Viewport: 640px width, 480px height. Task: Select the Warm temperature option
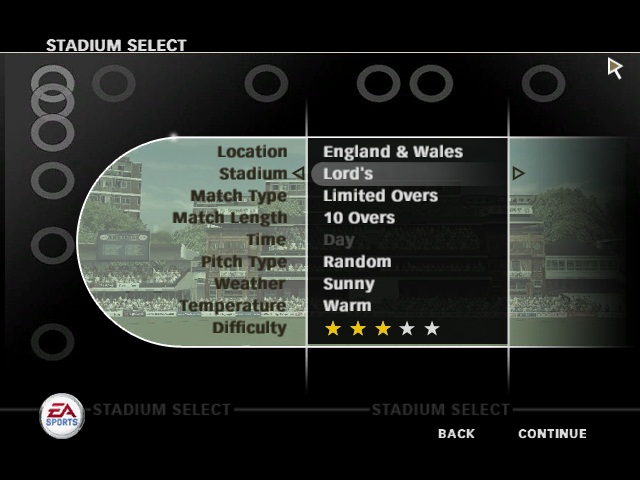tap(346, 306)
